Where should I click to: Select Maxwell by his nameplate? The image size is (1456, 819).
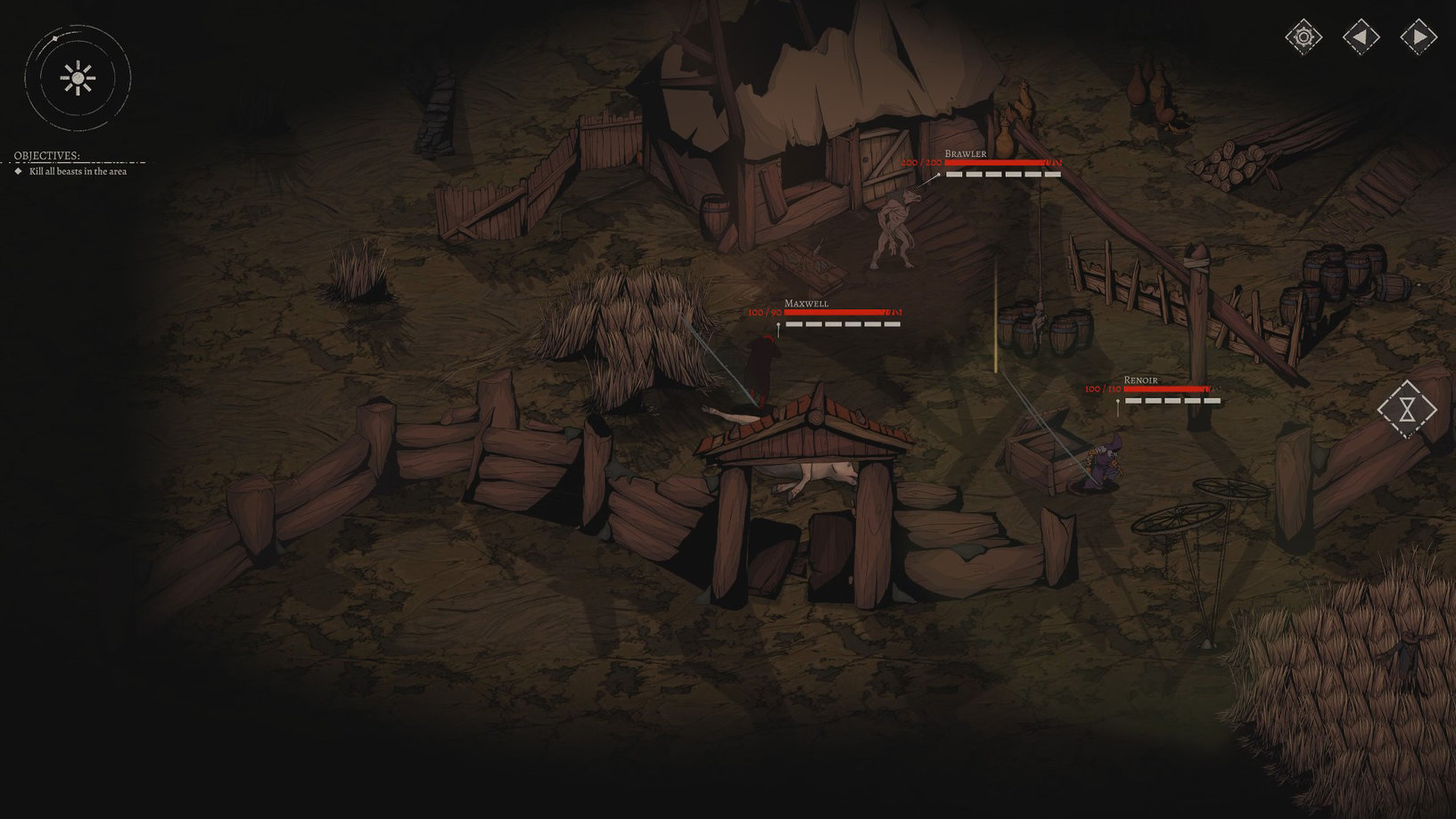click(x=806, y=304)
